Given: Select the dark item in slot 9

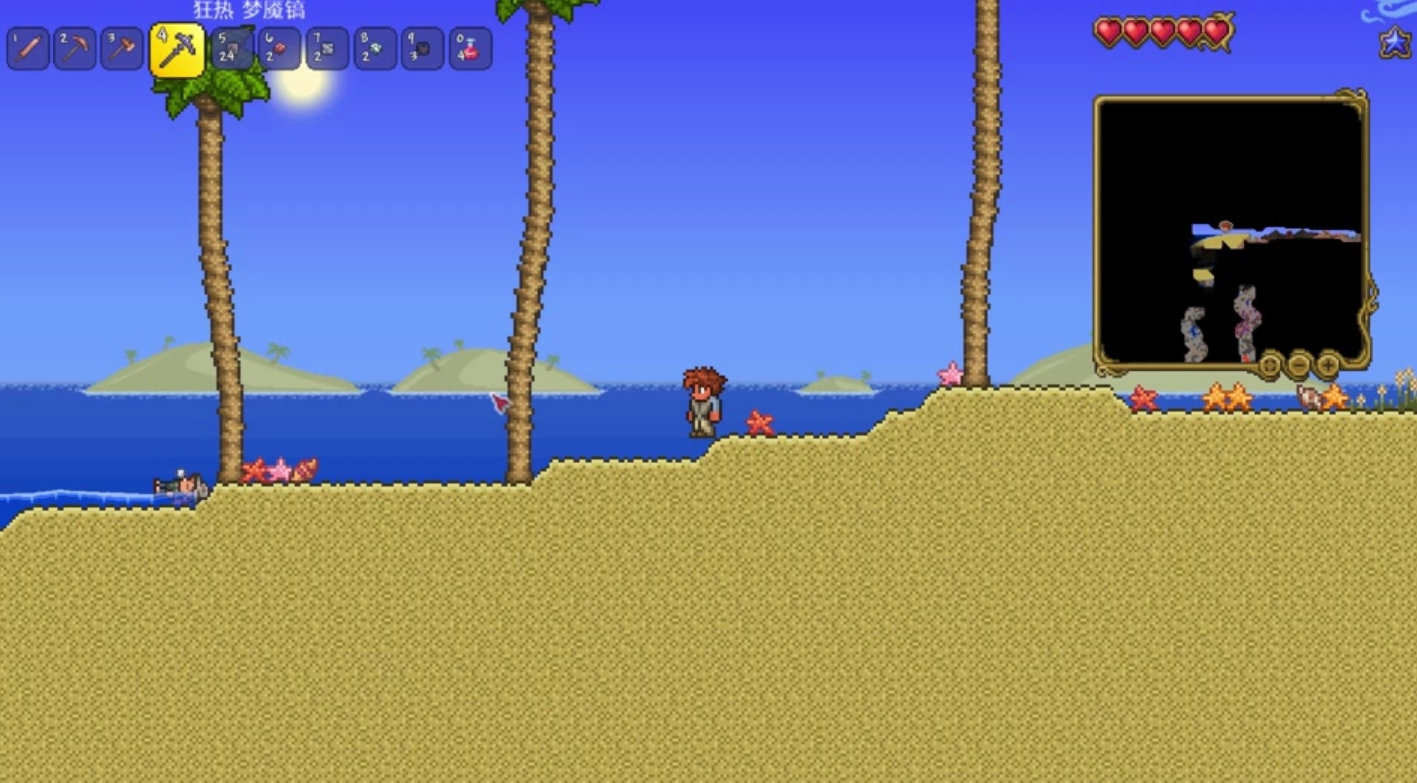Looking at the screenshot, I should pyautogui.click(x=422, y=49).
